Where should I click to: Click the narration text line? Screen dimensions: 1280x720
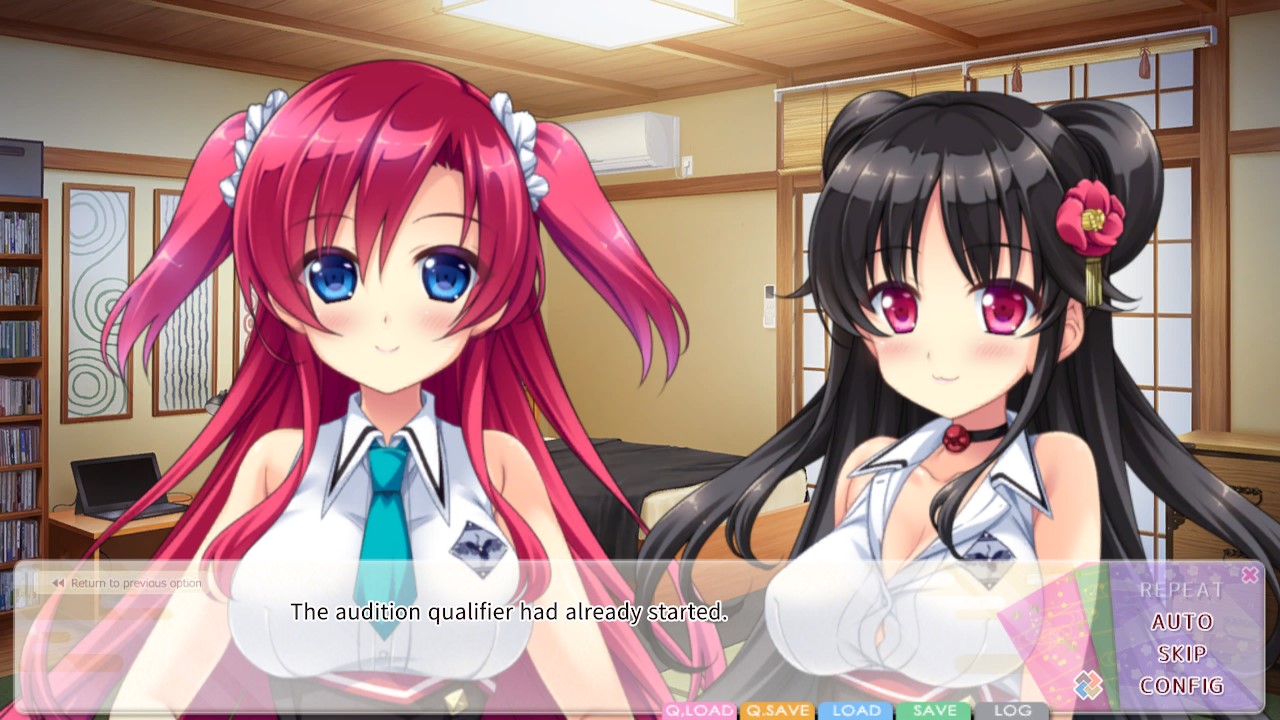(510, 610)
